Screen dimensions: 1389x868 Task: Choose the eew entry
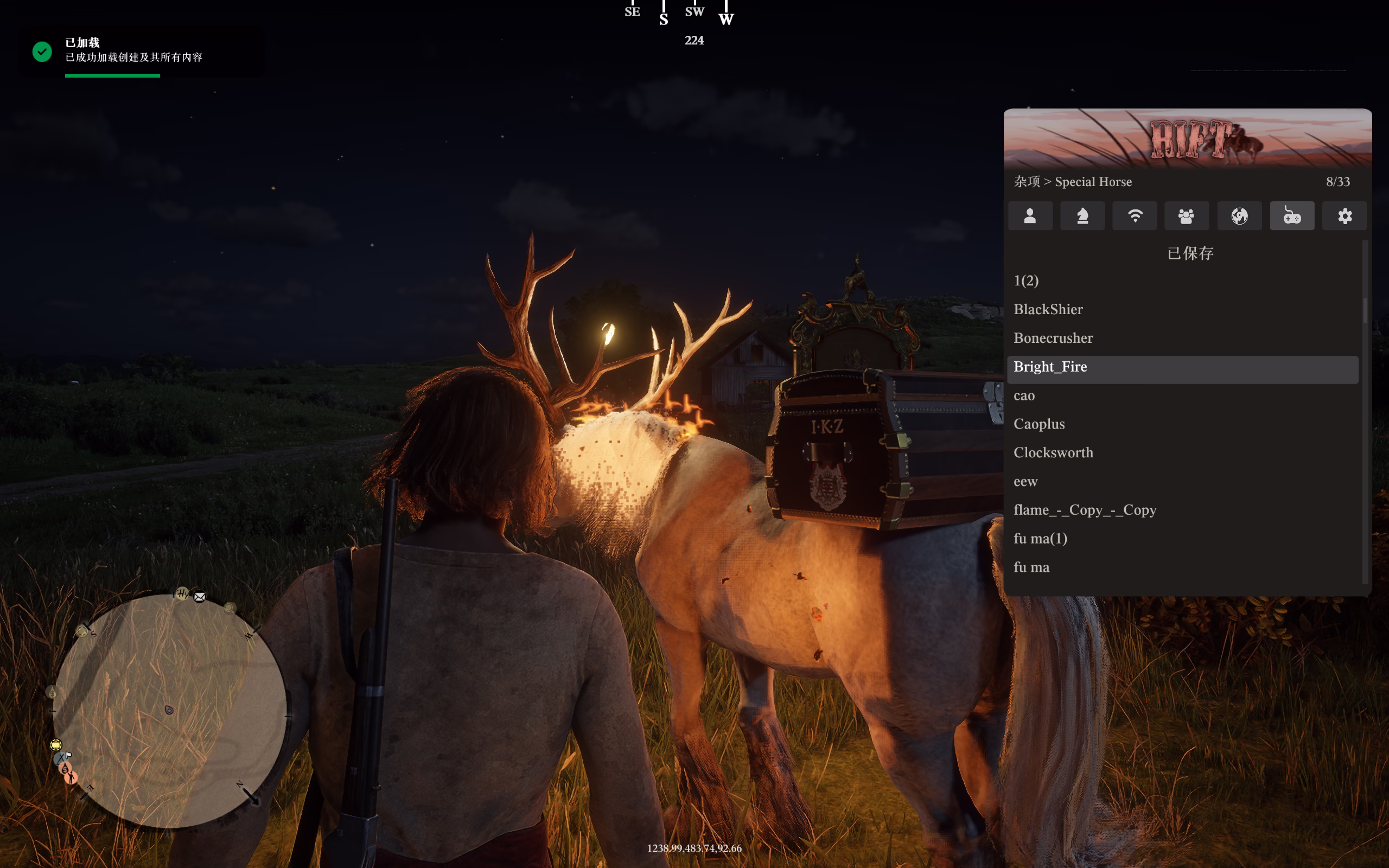[1025, 482]
